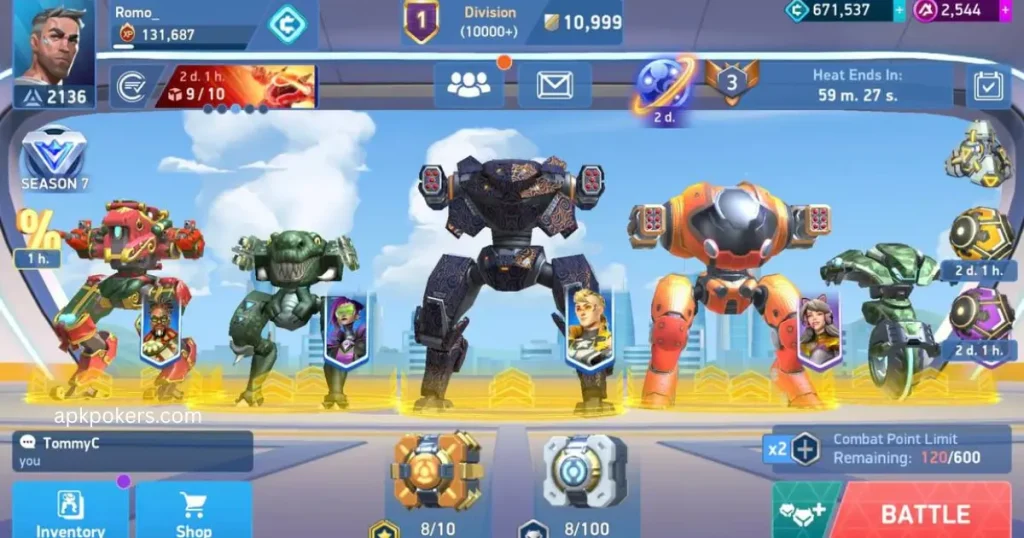The width and height of the screenshot is (1024, 538).
Task: Tap the green squad invite button
Action: [x=805, y=512]
